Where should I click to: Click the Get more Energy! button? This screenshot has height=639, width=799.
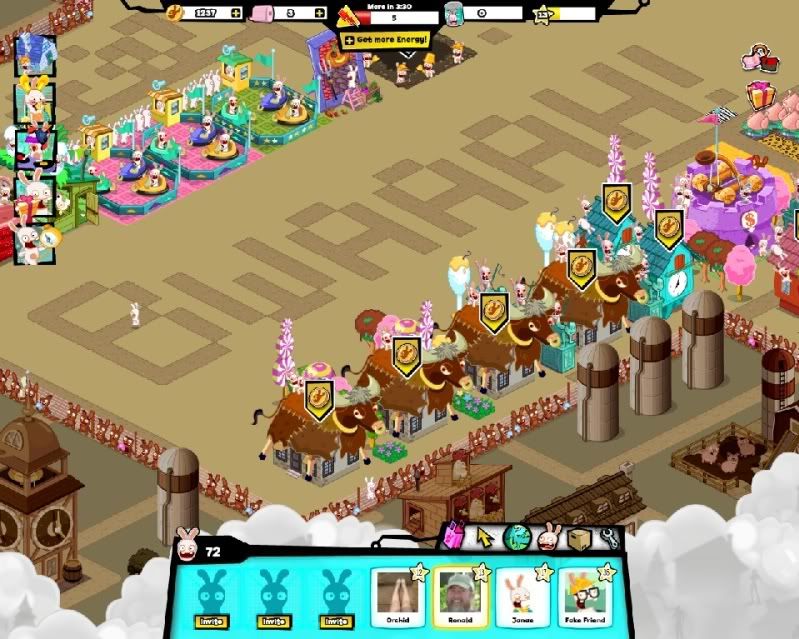pos(385,40)
